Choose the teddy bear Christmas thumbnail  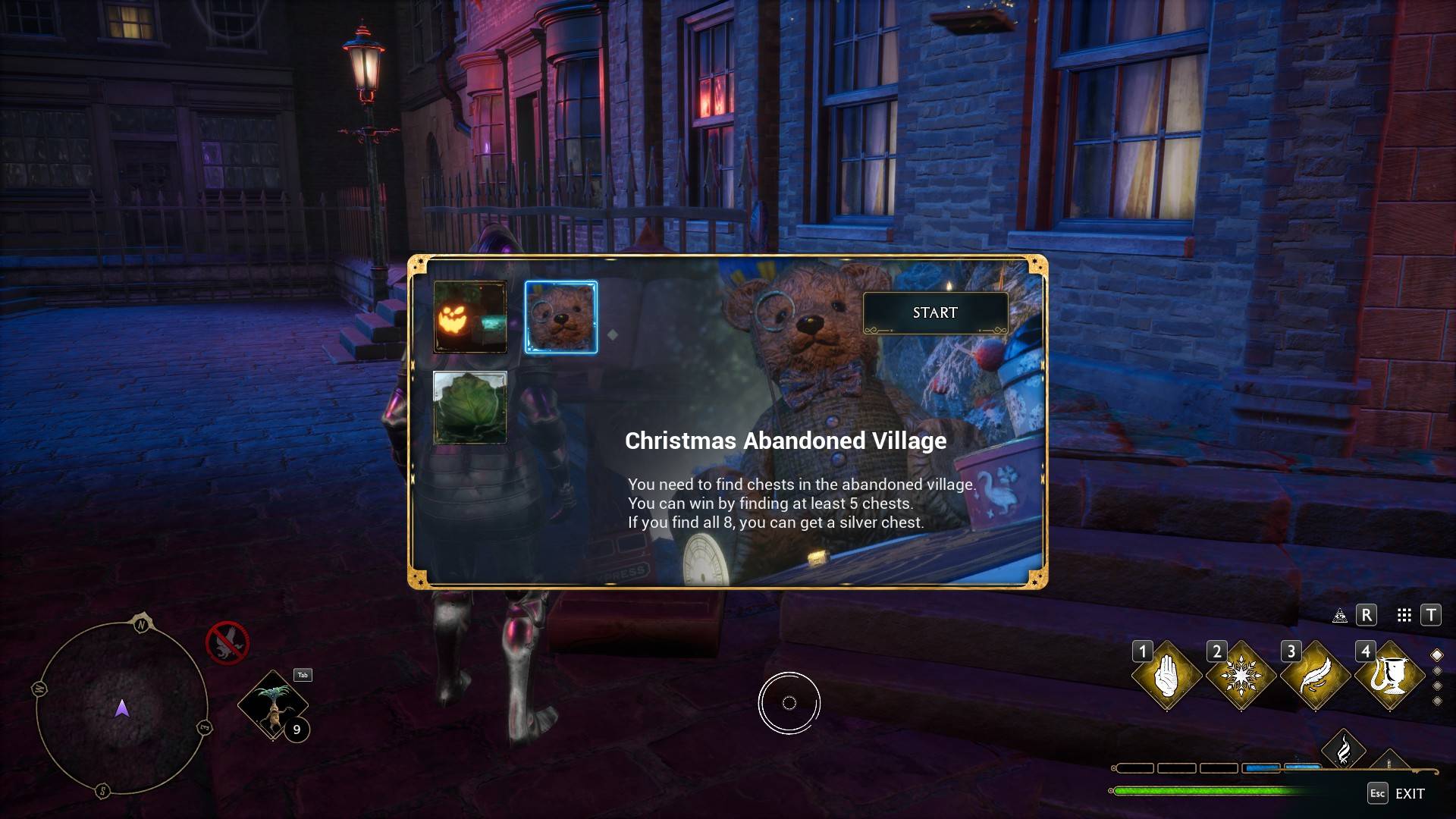click(x=561, y=317)
